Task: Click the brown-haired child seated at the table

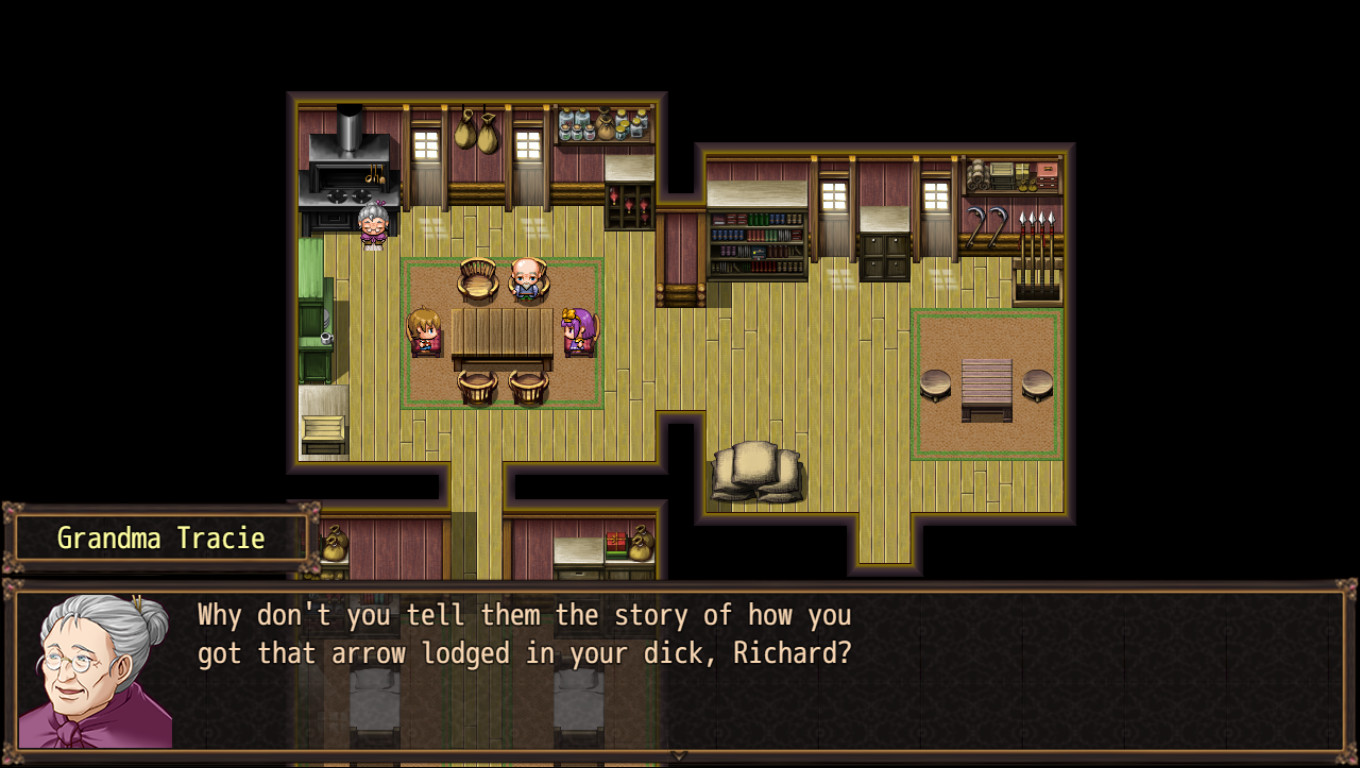Action: [425, 328]
